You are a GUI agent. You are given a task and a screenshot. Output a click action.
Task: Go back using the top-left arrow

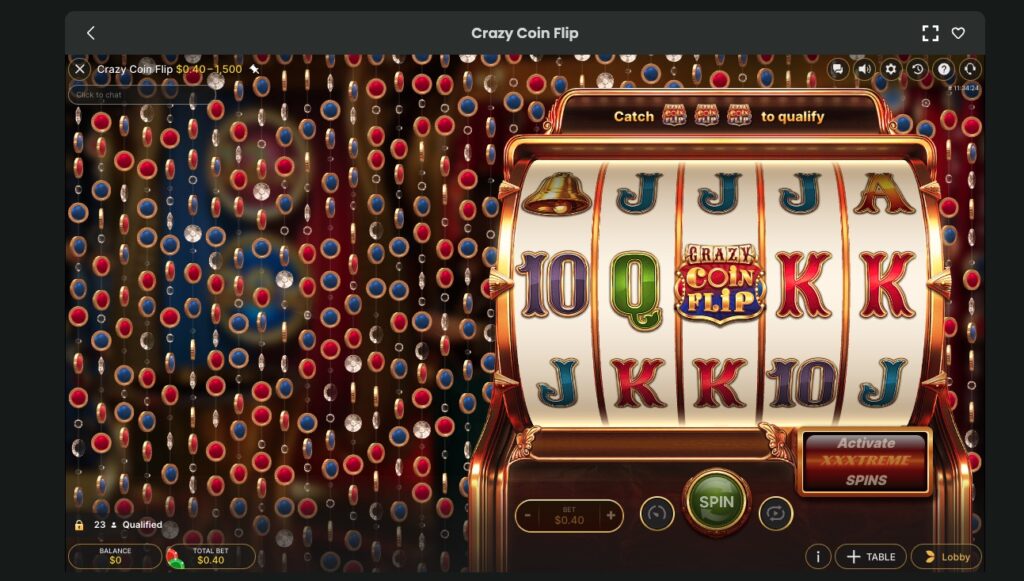90,33
